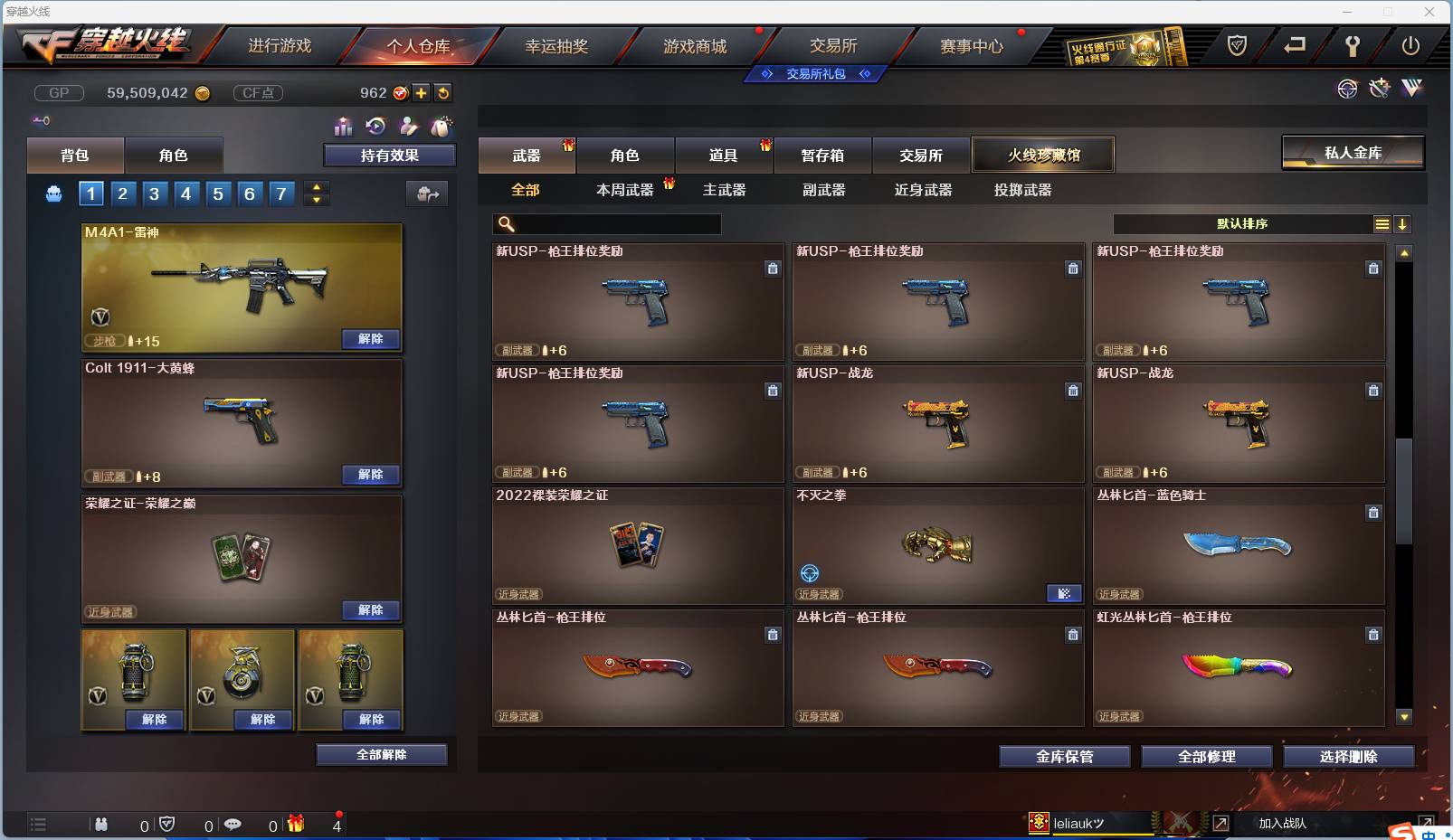
Task: Click the 全部解除 unequip all button
Action: (x=383, y=754)
